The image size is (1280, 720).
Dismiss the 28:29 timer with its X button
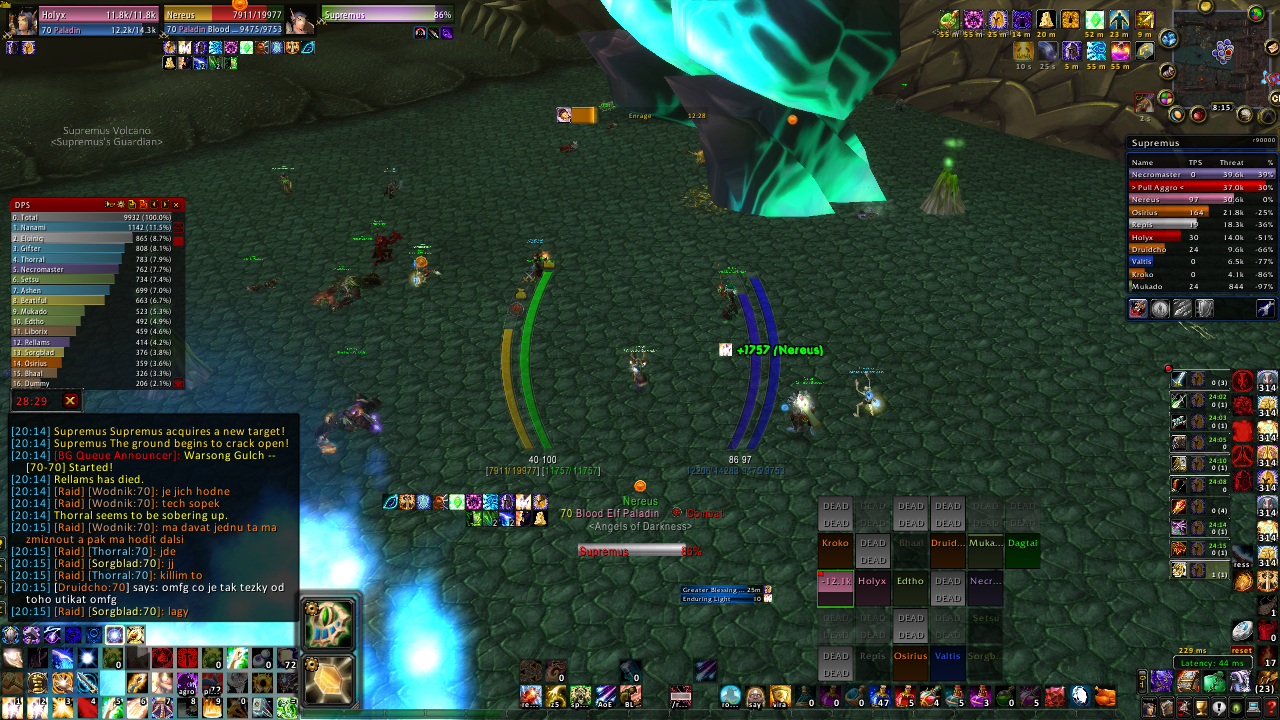coord(70,401)
